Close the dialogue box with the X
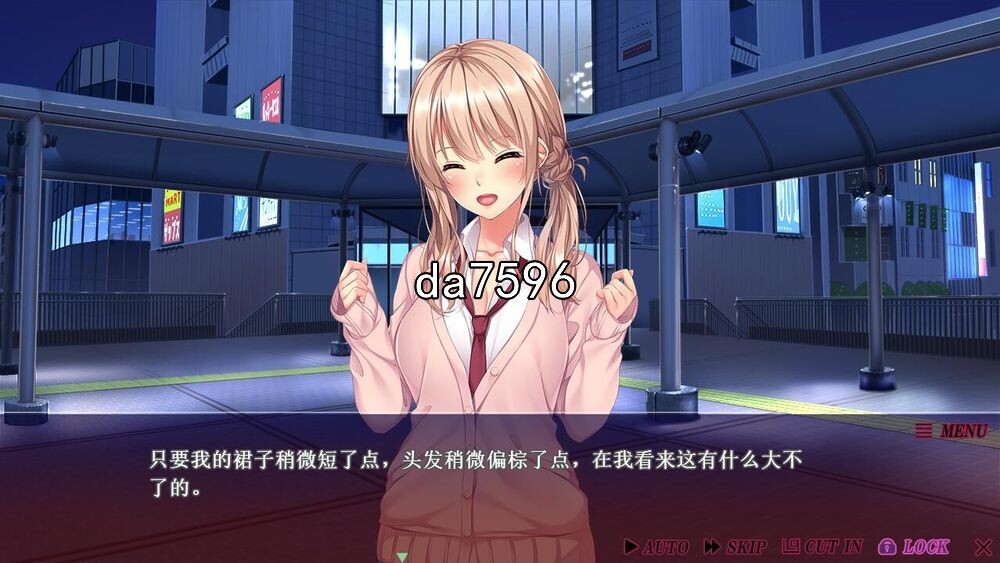This screenshot has height=563, width=1000. [x=983, y=547]
